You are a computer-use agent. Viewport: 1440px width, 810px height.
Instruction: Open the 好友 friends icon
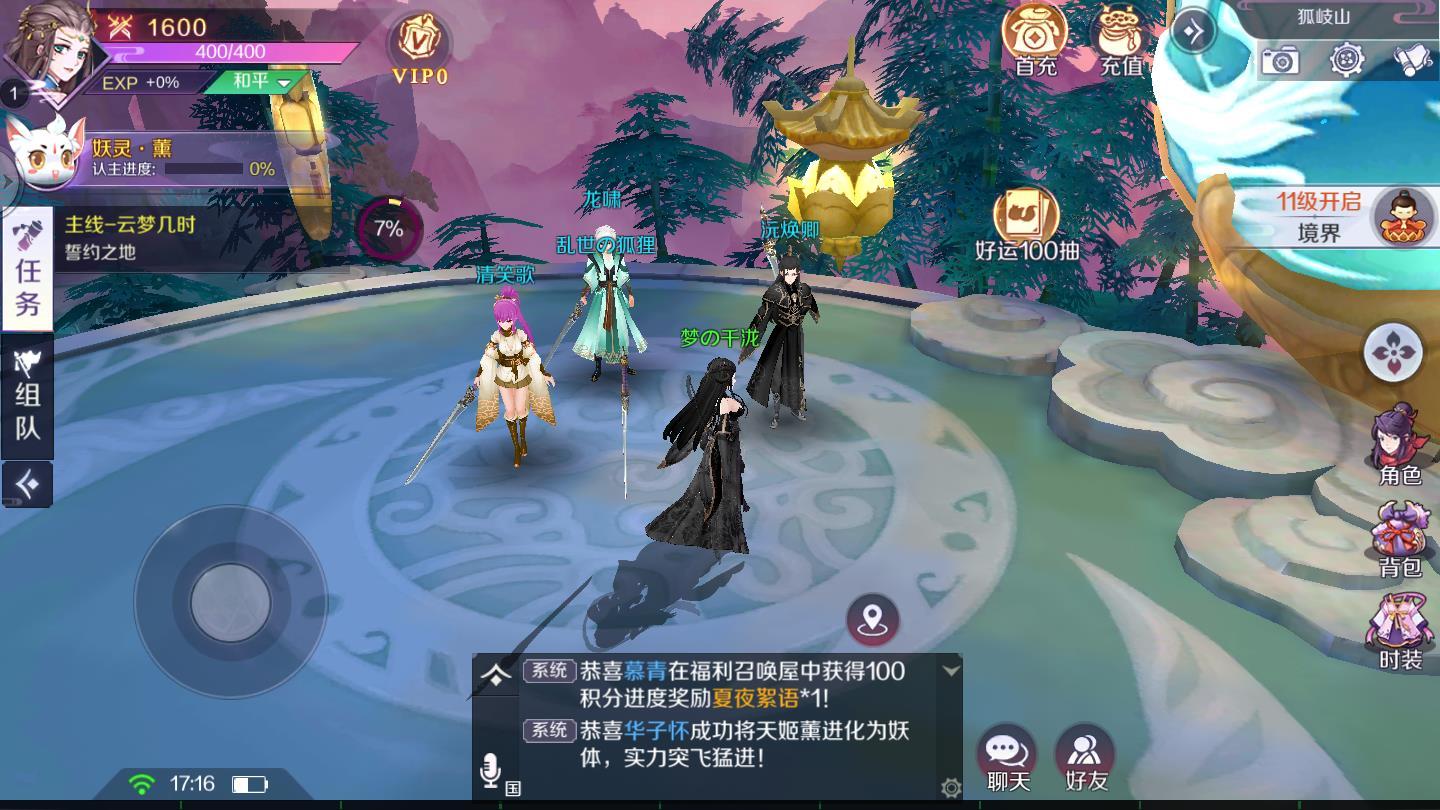tap(1083, 748)
